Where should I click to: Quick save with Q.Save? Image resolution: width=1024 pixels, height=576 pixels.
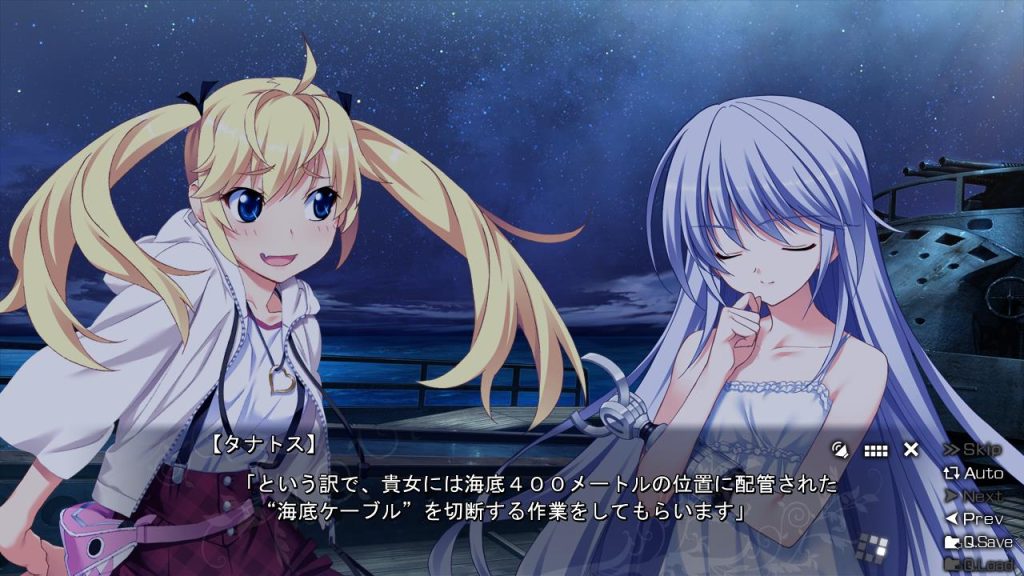[x=978, y=542]
